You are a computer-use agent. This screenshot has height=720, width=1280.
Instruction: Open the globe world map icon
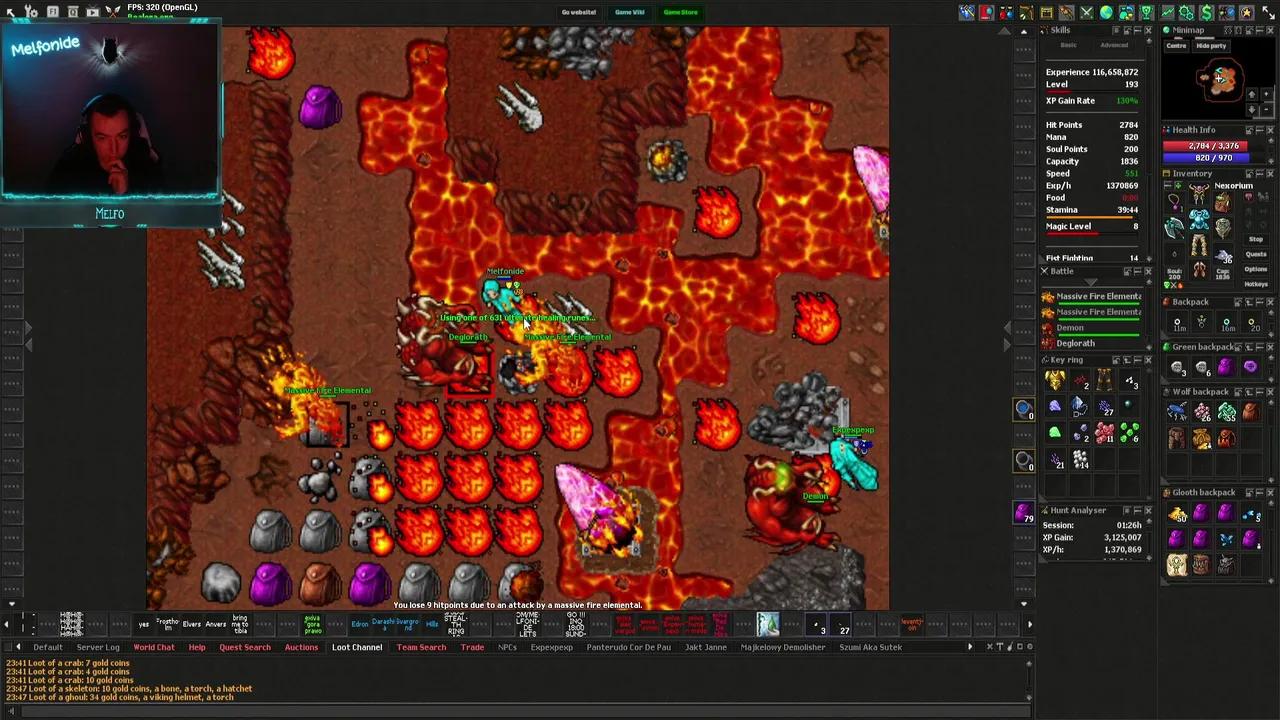(1106, 12)
